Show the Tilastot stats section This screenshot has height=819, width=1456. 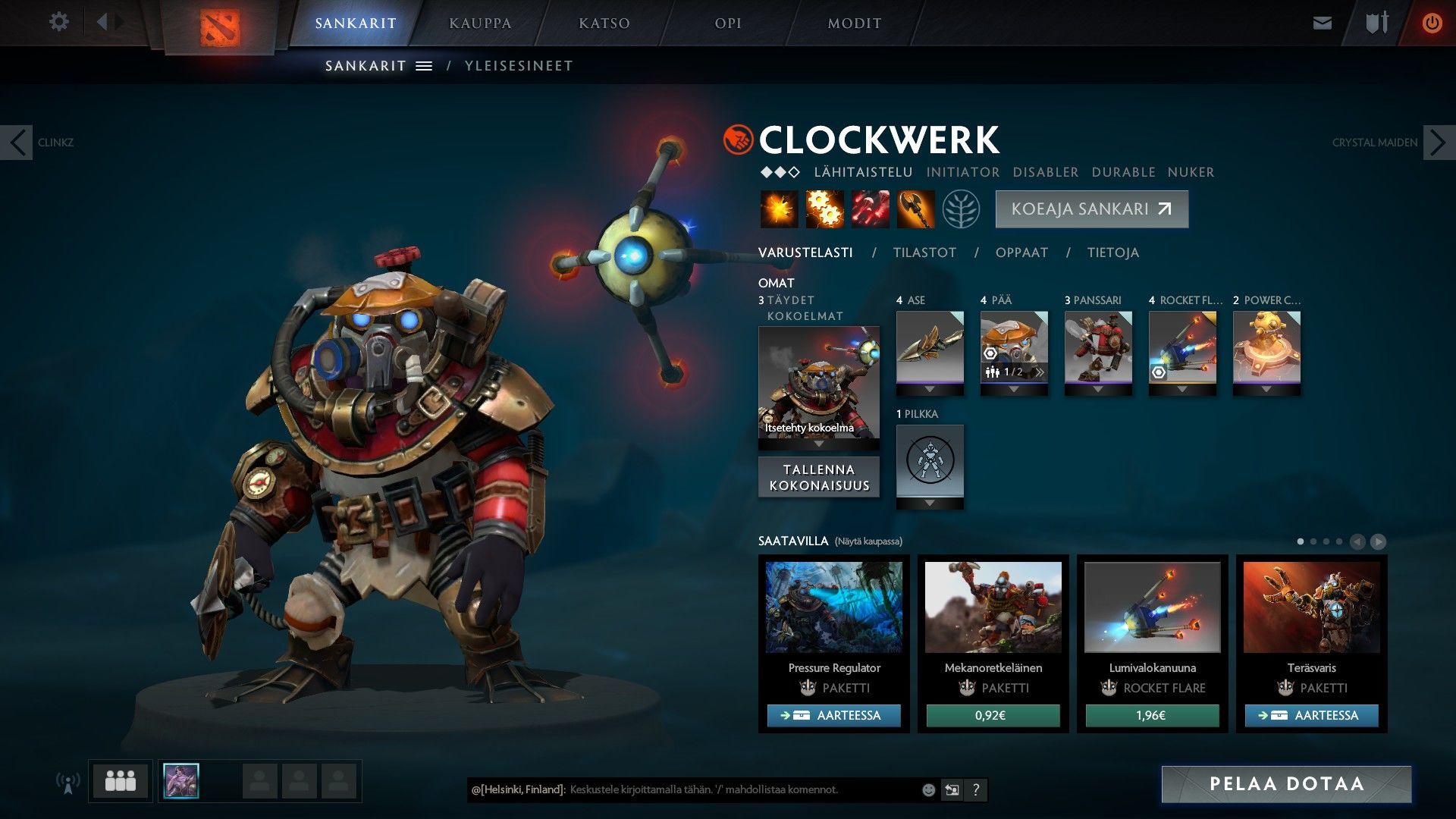point(924,253)
